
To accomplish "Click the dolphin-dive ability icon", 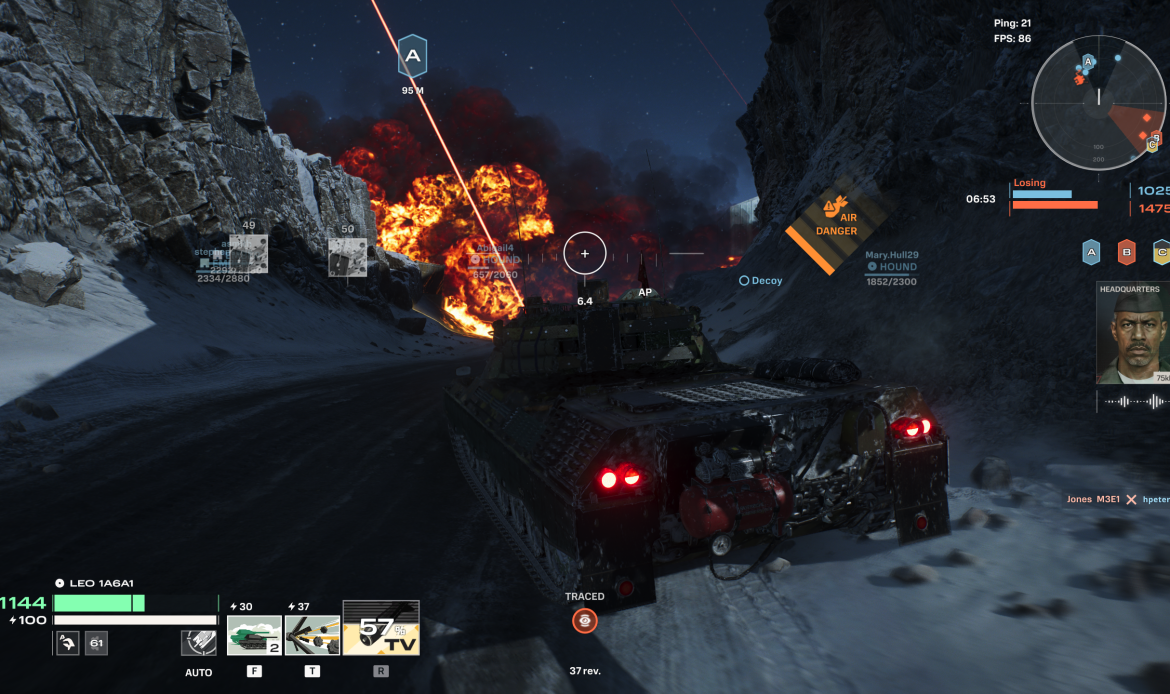I will pos(67,643).
